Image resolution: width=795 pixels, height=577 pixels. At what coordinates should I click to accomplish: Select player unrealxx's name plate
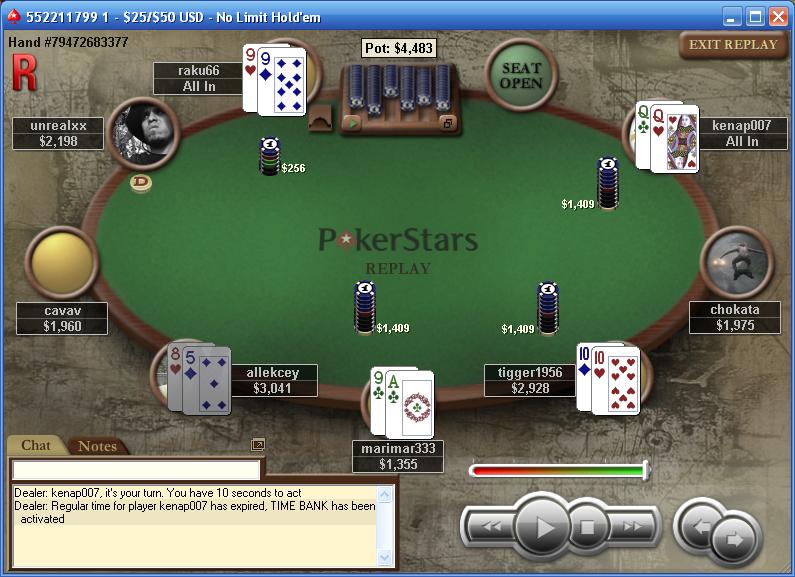pos(59,133)
